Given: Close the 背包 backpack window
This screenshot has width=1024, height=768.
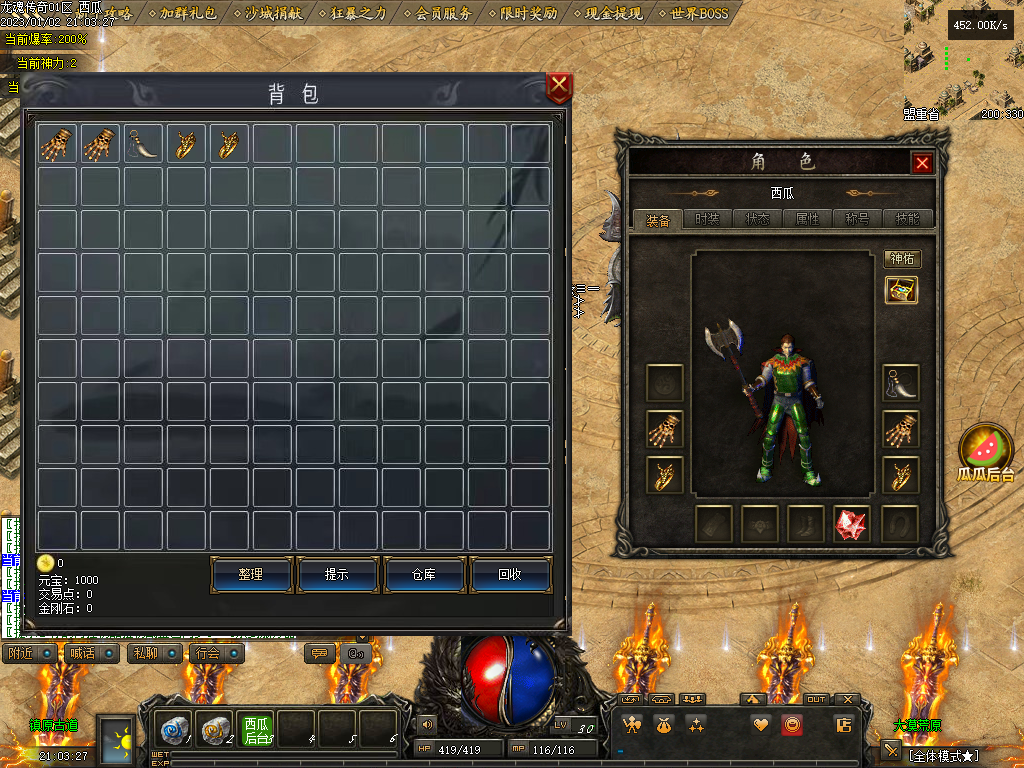Looking at the screenshot, I should click(x=559, y=87).
